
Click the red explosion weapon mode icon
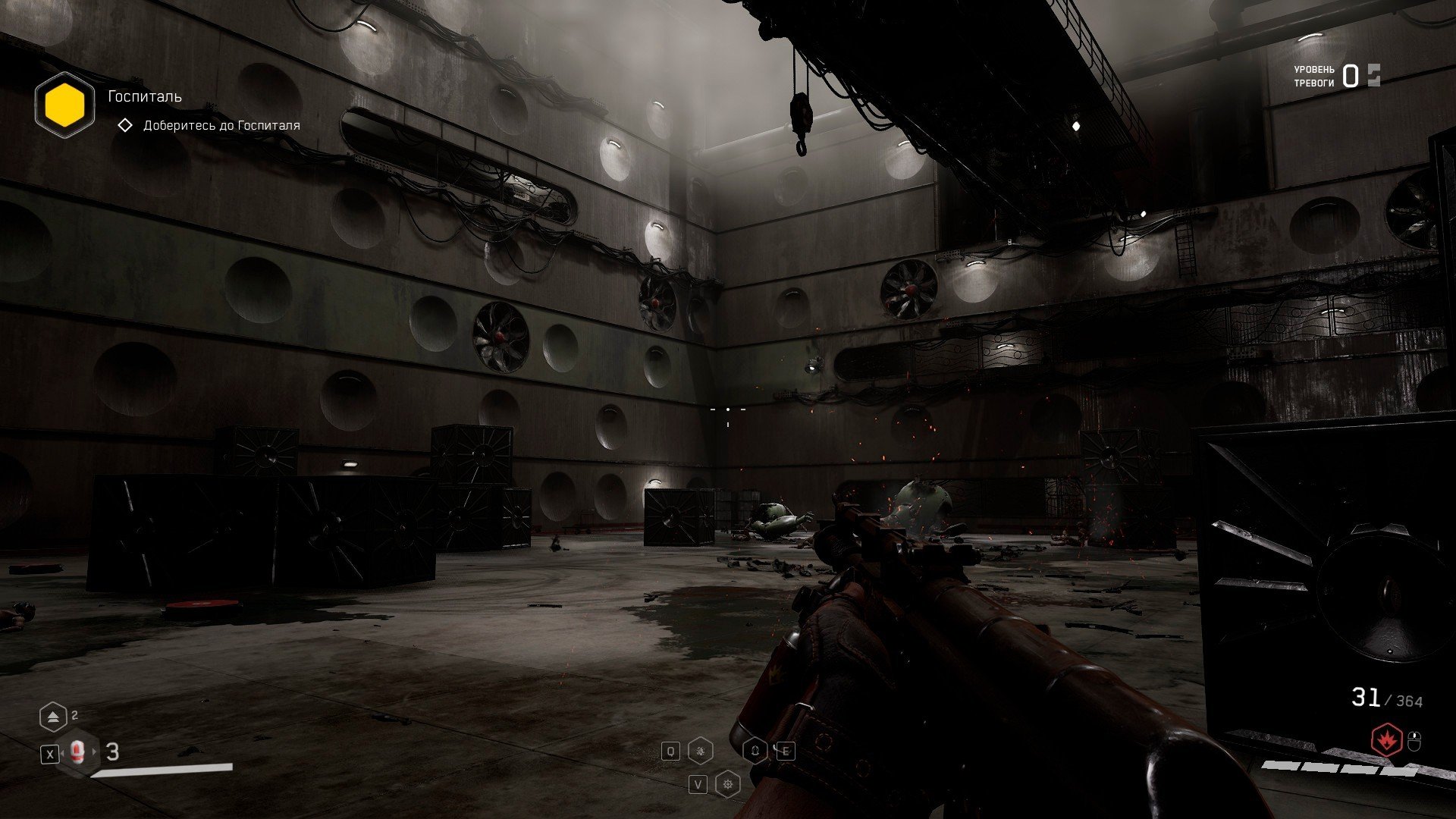pos(1387,740)
